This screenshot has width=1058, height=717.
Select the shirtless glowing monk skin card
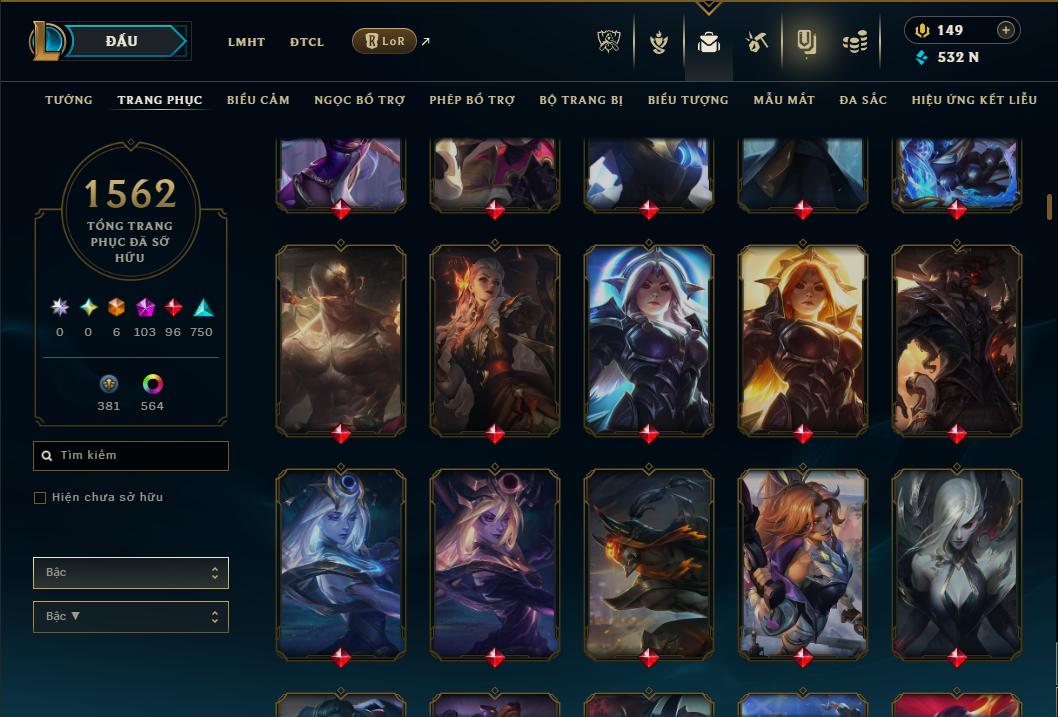[341, 340]
